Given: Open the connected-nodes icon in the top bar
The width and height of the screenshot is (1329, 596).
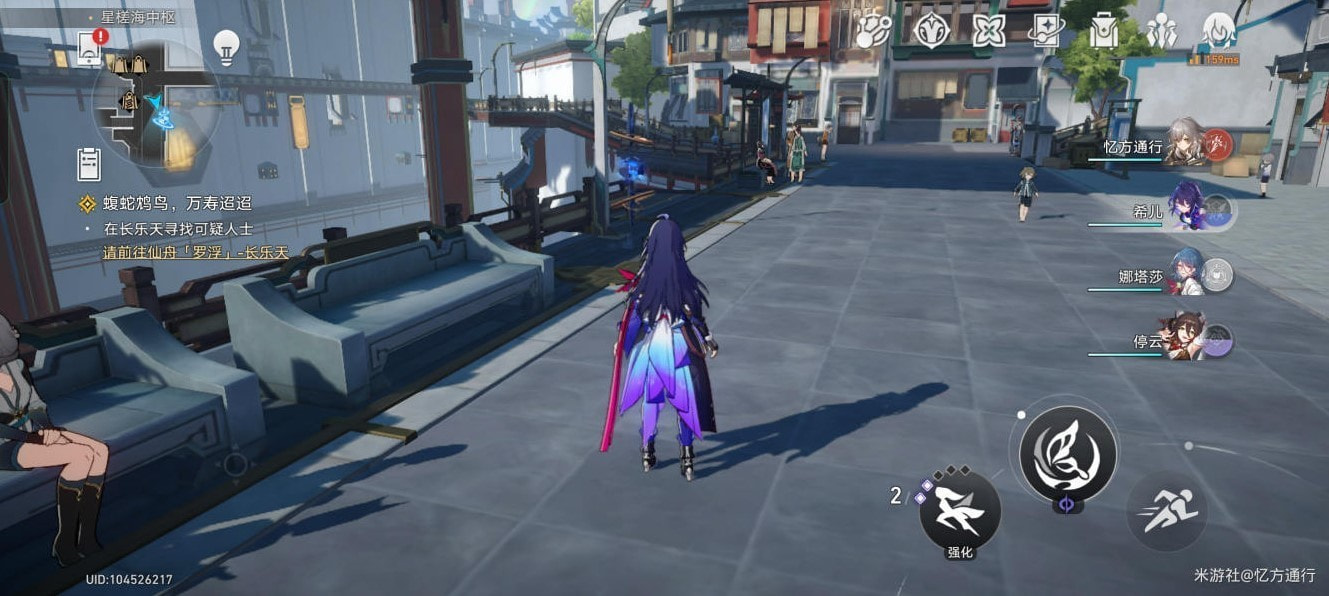Looking at the screenshot, I should 874,30.
